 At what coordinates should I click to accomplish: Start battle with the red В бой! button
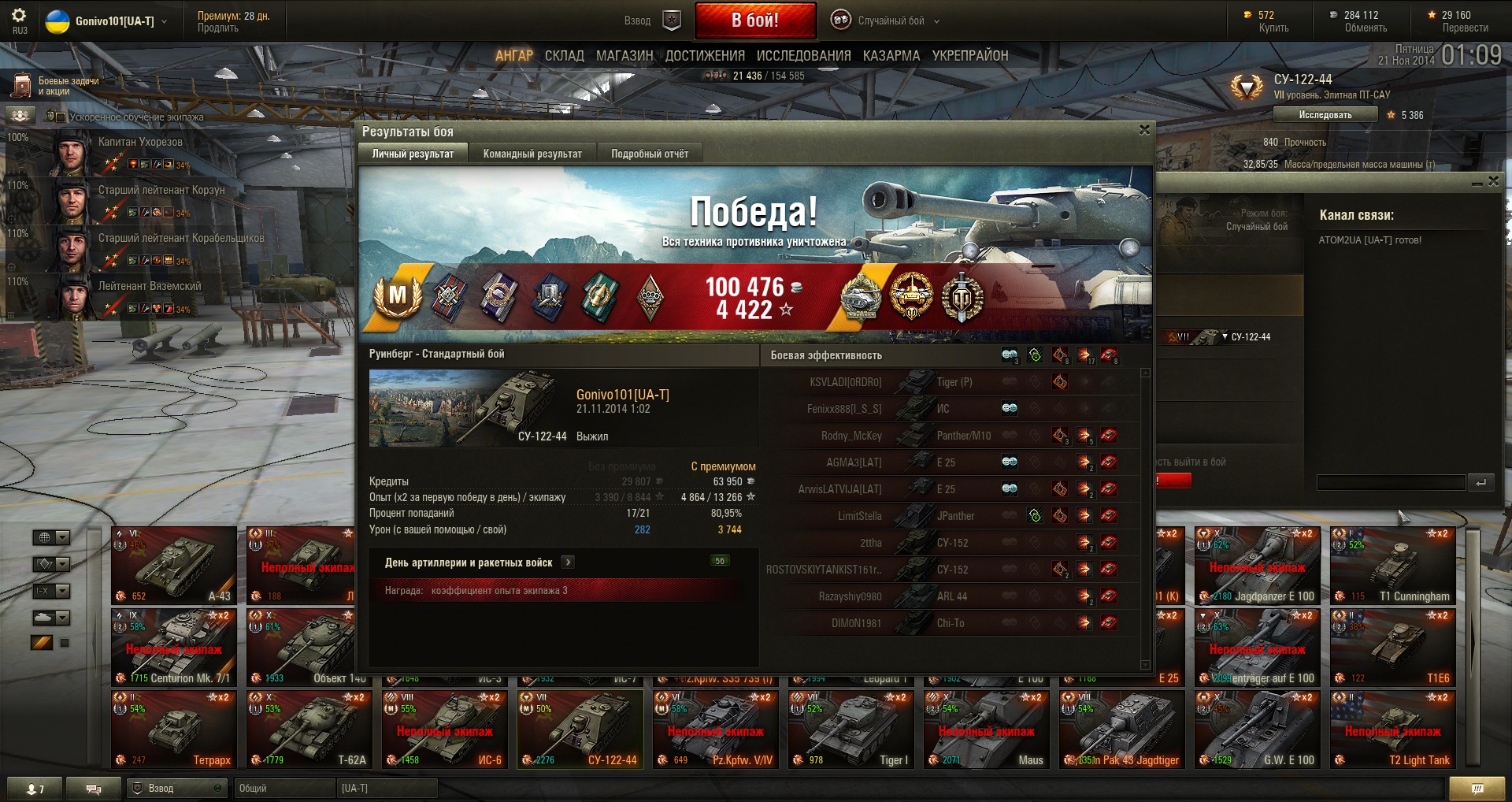pyautogui.click(x=754, y=20)
